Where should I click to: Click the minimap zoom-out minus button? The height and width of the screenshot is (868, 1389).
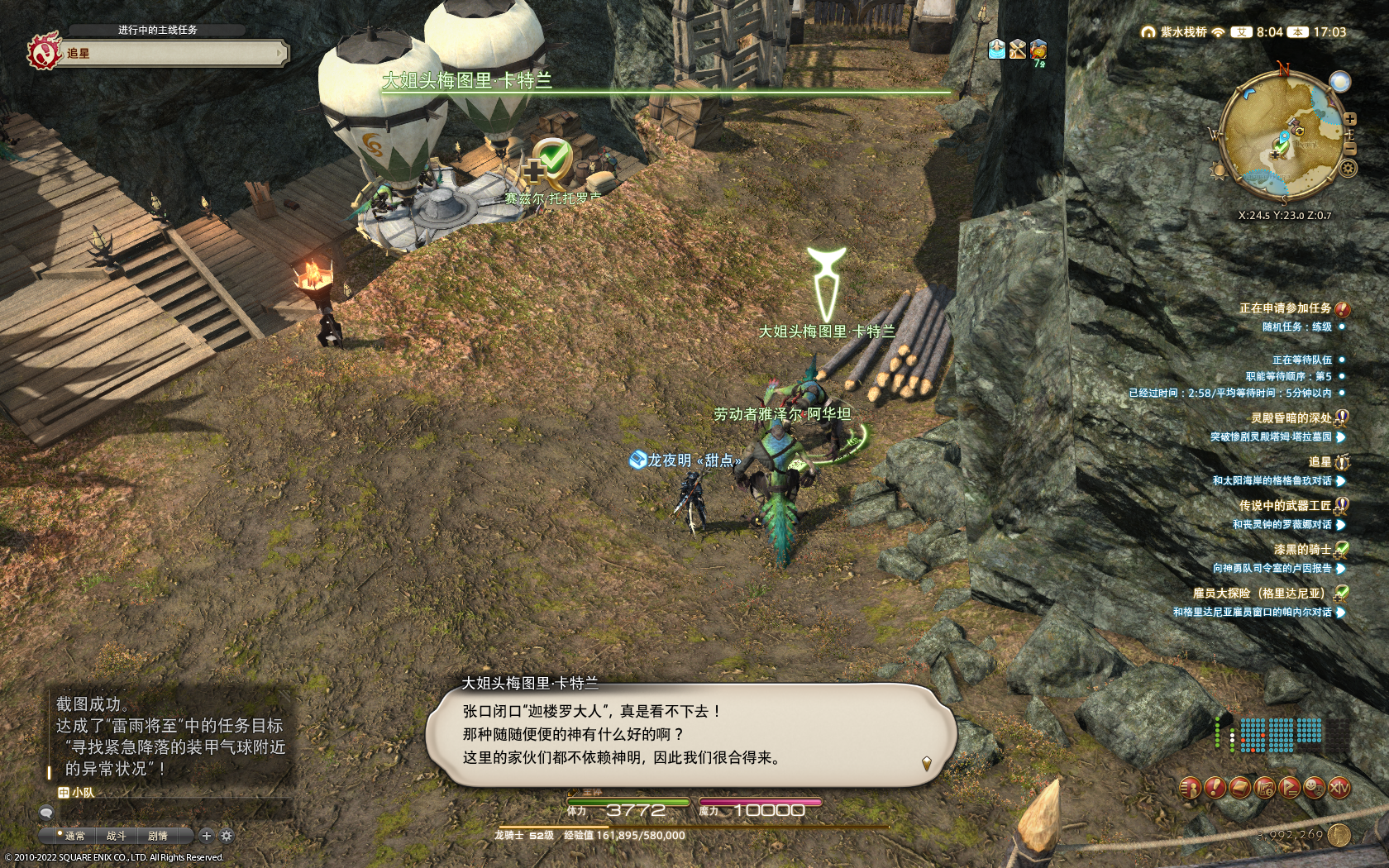pyautogui.click(x=1349, y=149)
